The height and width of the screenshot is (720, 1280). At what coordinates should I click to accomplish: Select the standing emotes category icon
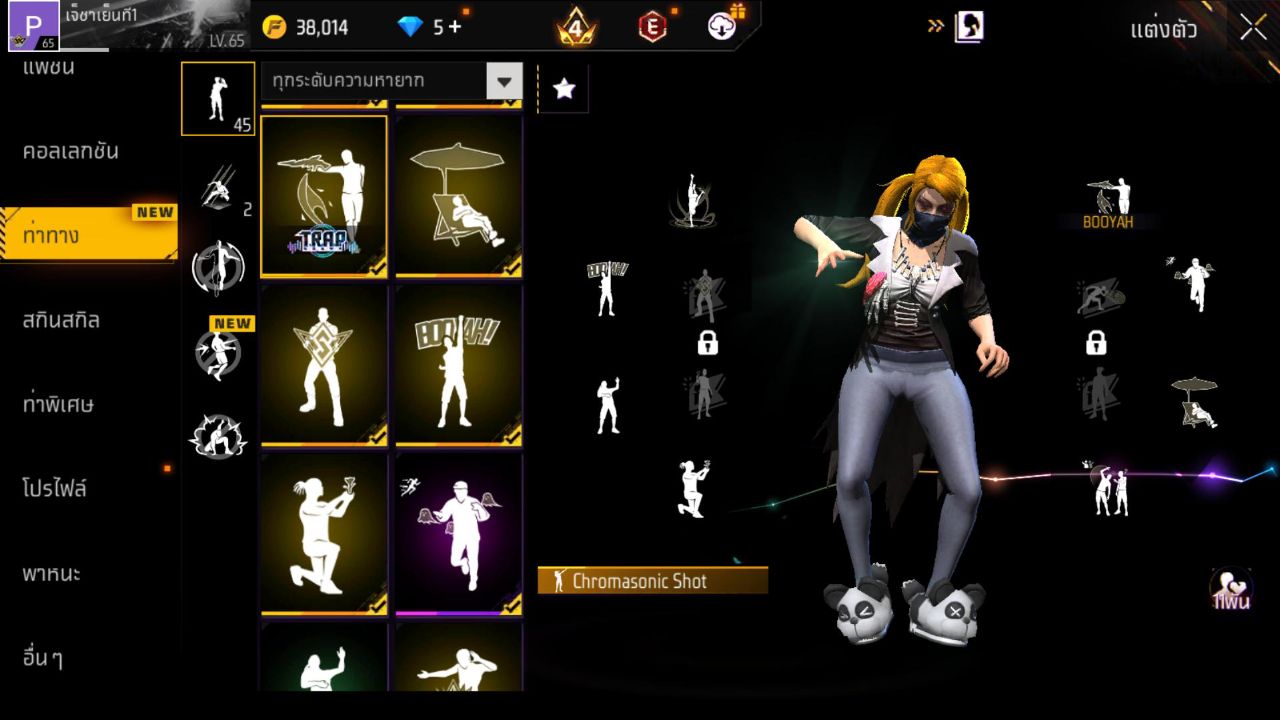[218, 98]
